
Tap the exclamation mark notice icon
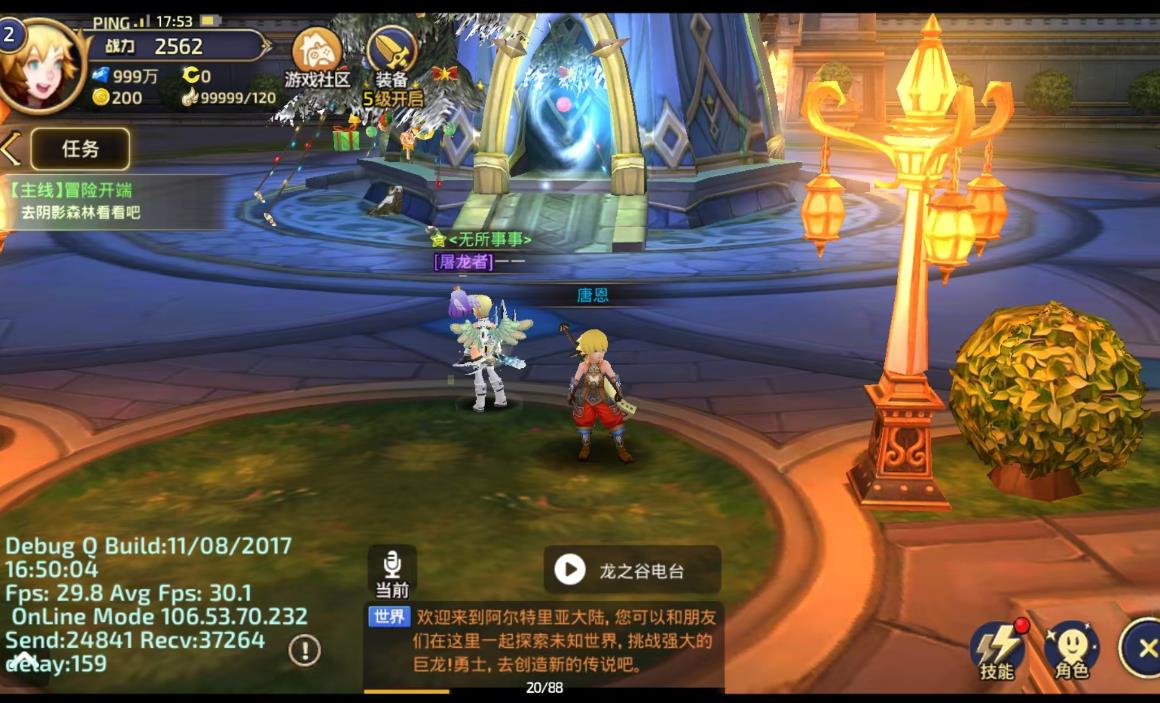[x=305, y=650]
